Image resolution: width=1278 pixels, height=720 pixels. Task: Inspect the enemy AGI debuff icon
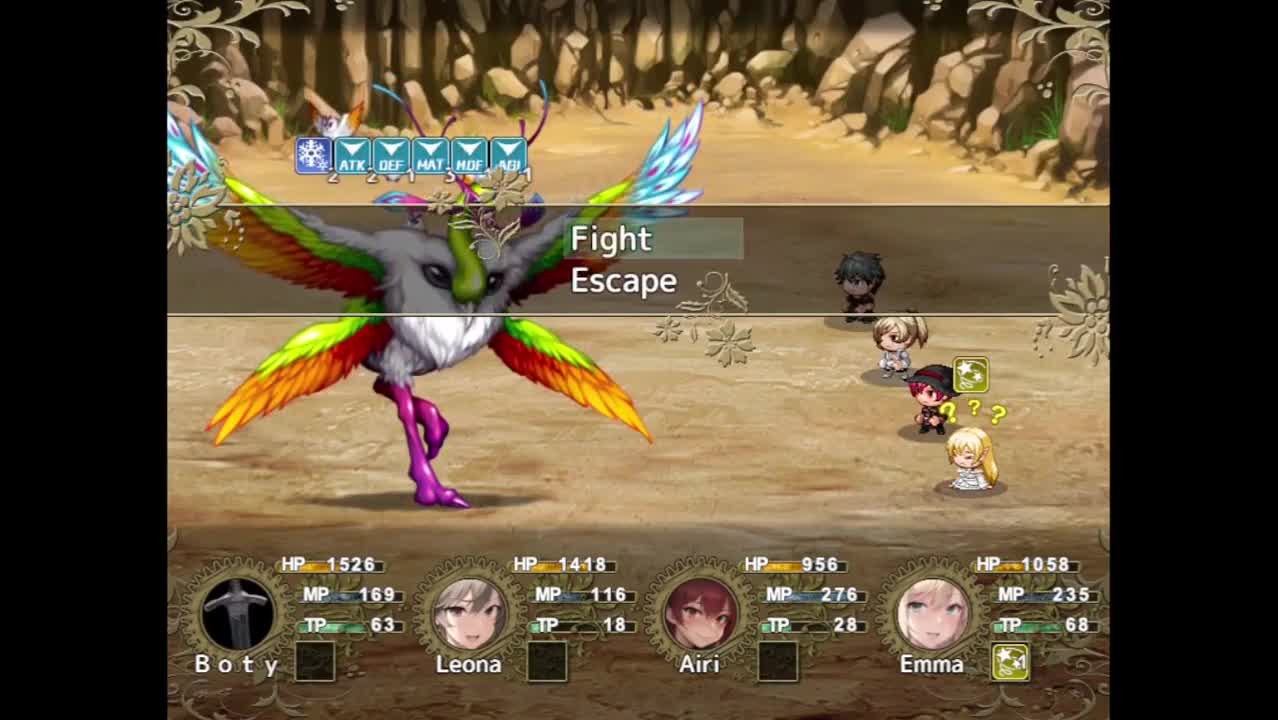point(508,156)
